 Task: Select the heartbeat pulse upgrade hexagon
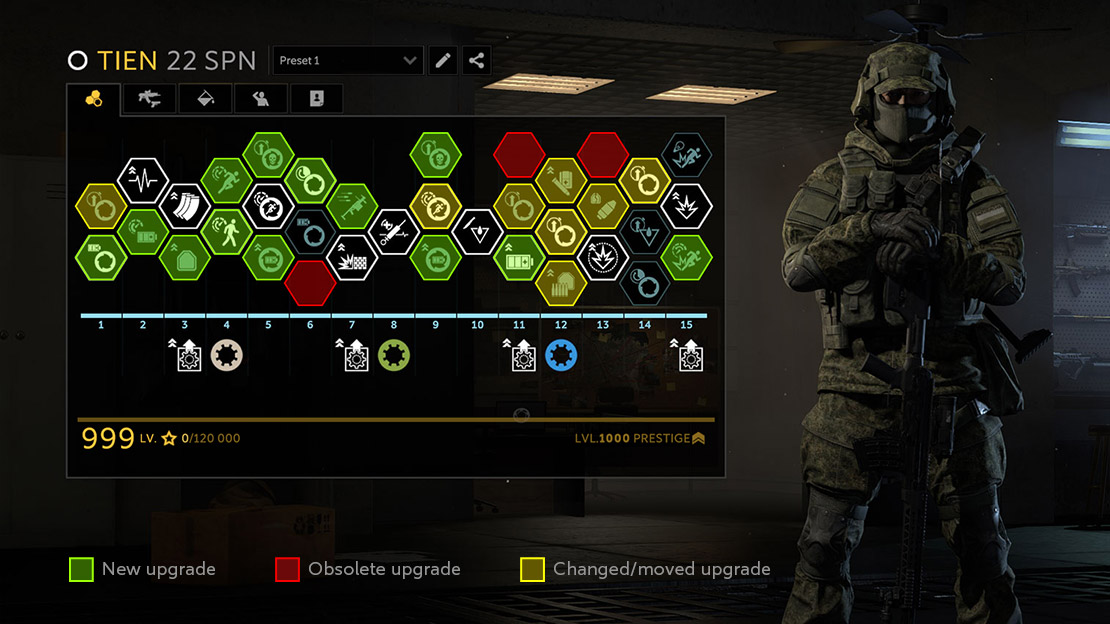142,181
